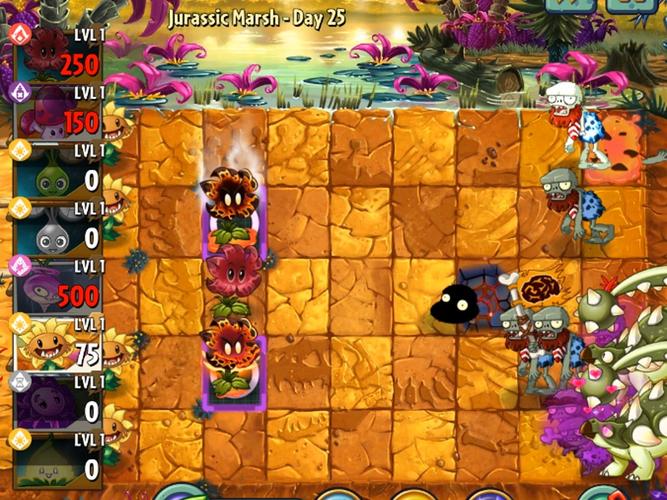Select the bottom dimmed seed packet costing 0
Viewport: 667px width, 500px height.
click(x=57, y=458)
